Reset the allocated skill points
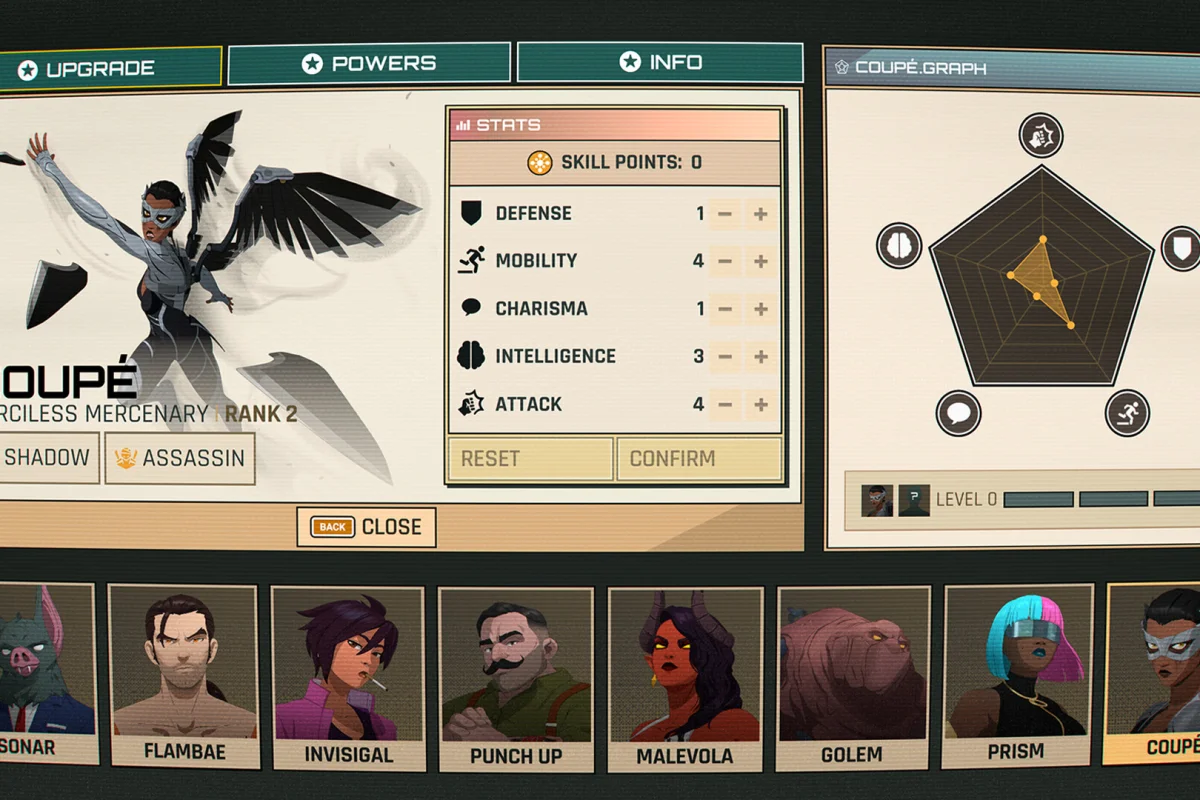This screenshot has height=800, width=1200. 530,459
